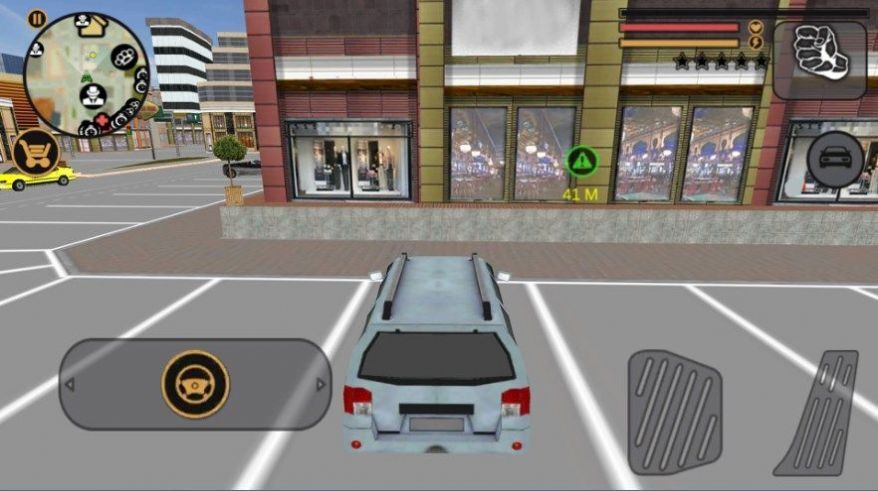The height and width of the screenshot is (491, 878).
Task: Open the shopping cart store
Action: point(34,151)
